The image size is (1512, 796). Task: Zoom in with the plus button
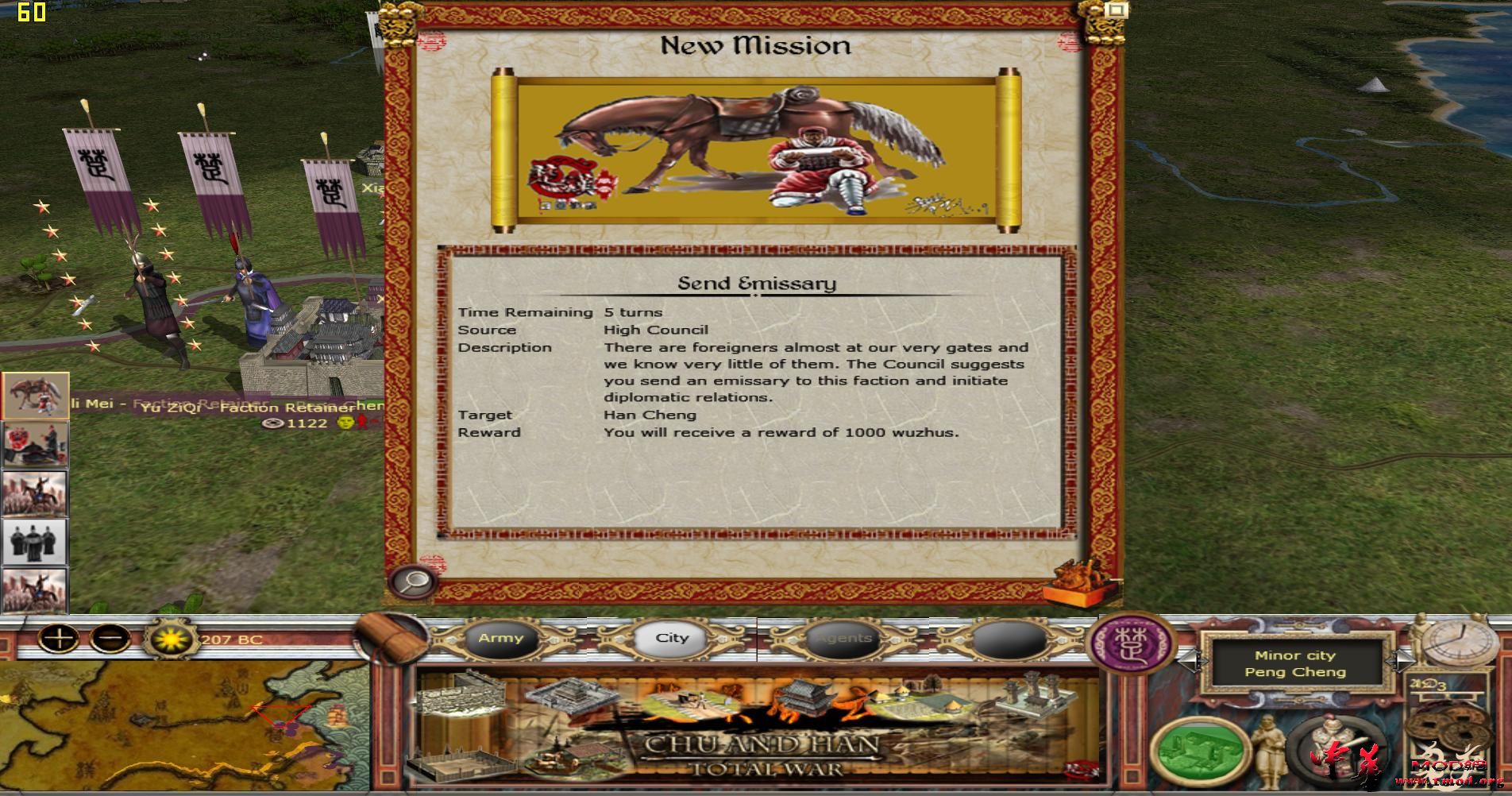click(x=59, y=640)
